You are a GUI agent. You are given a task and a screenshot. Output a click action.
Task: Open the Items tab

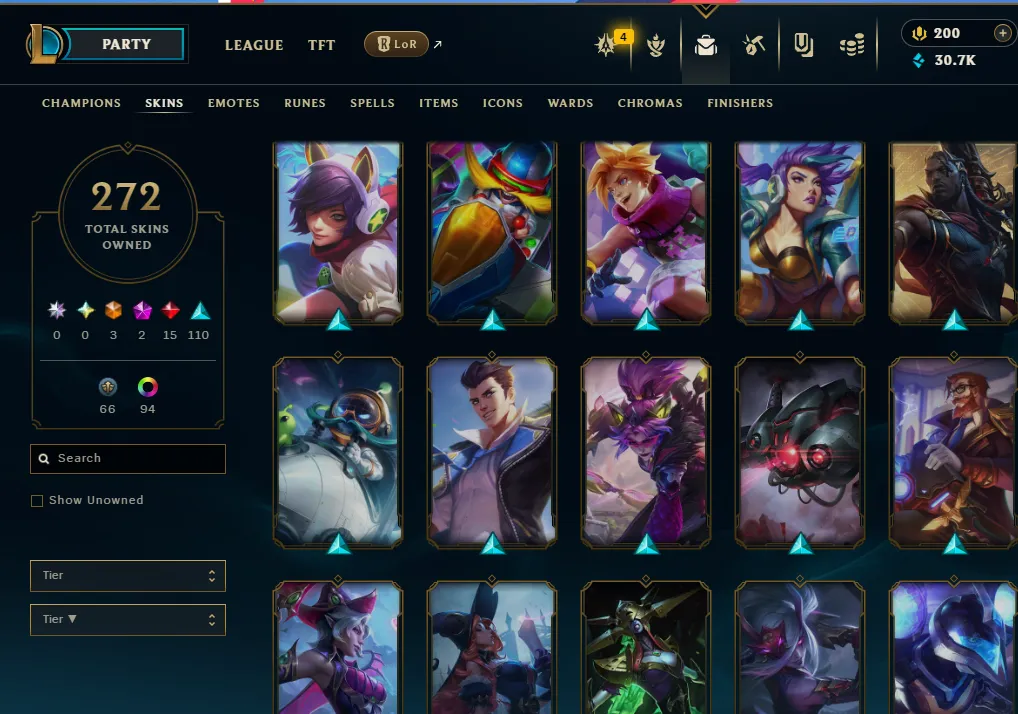(439, 103)
